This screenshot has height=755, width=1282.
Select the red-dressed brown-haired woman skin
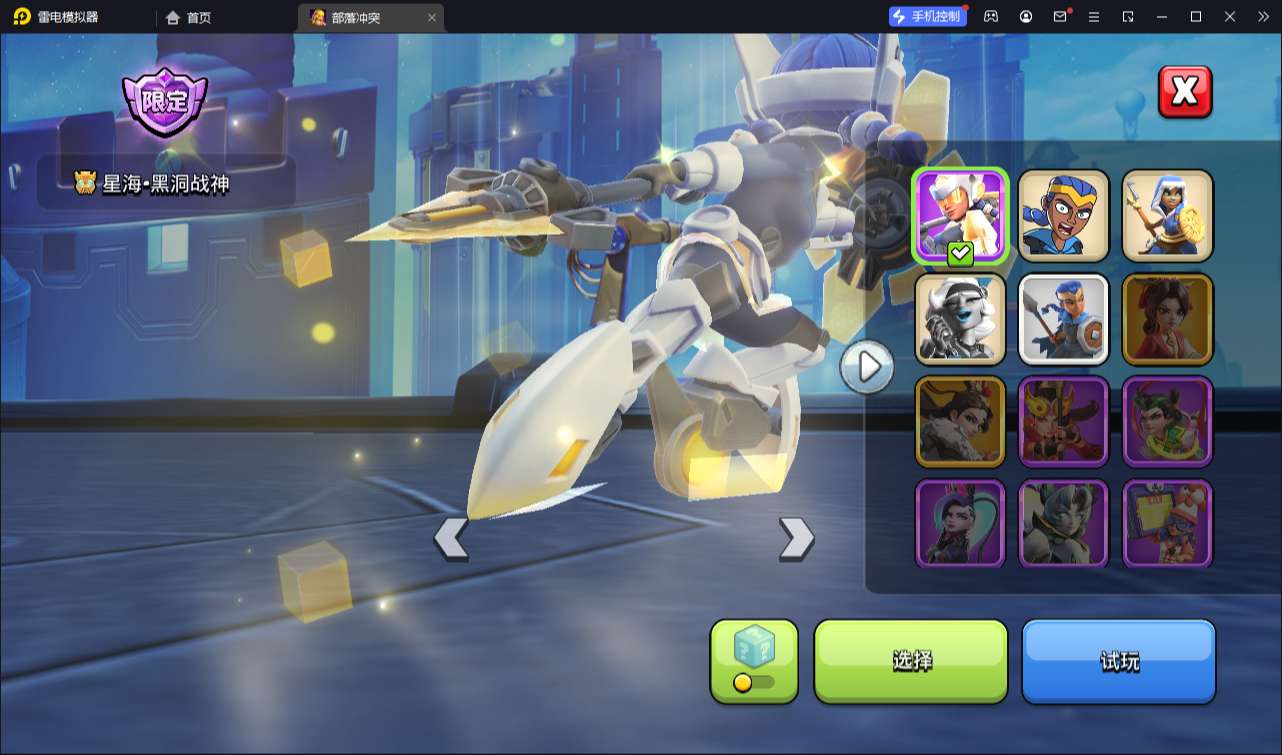click(x=1167, y=319)
